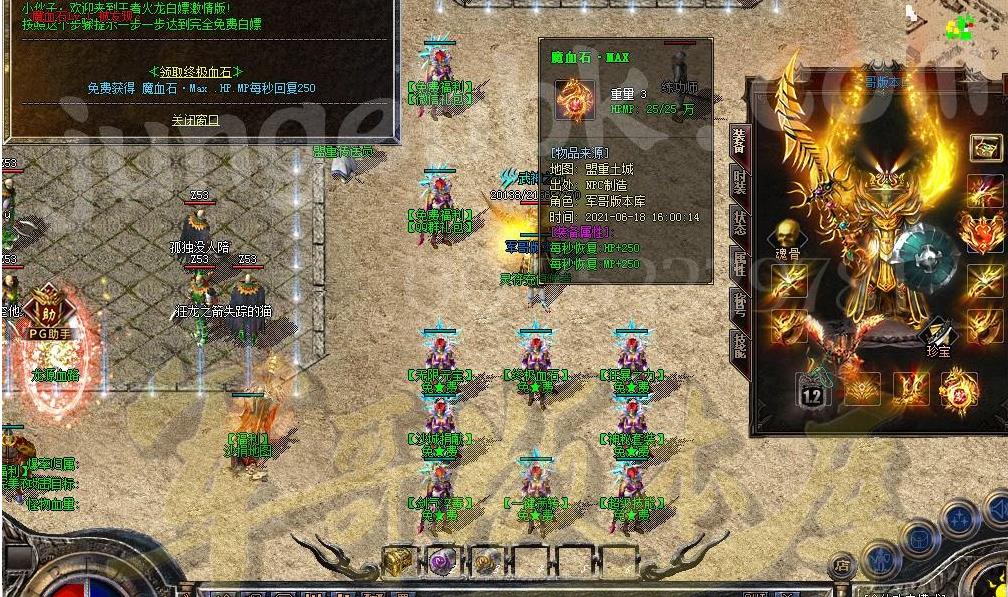Open the minimap in the top-right corner
Image resolution: width=1008 pixels, height=597 pixels.
958,26
